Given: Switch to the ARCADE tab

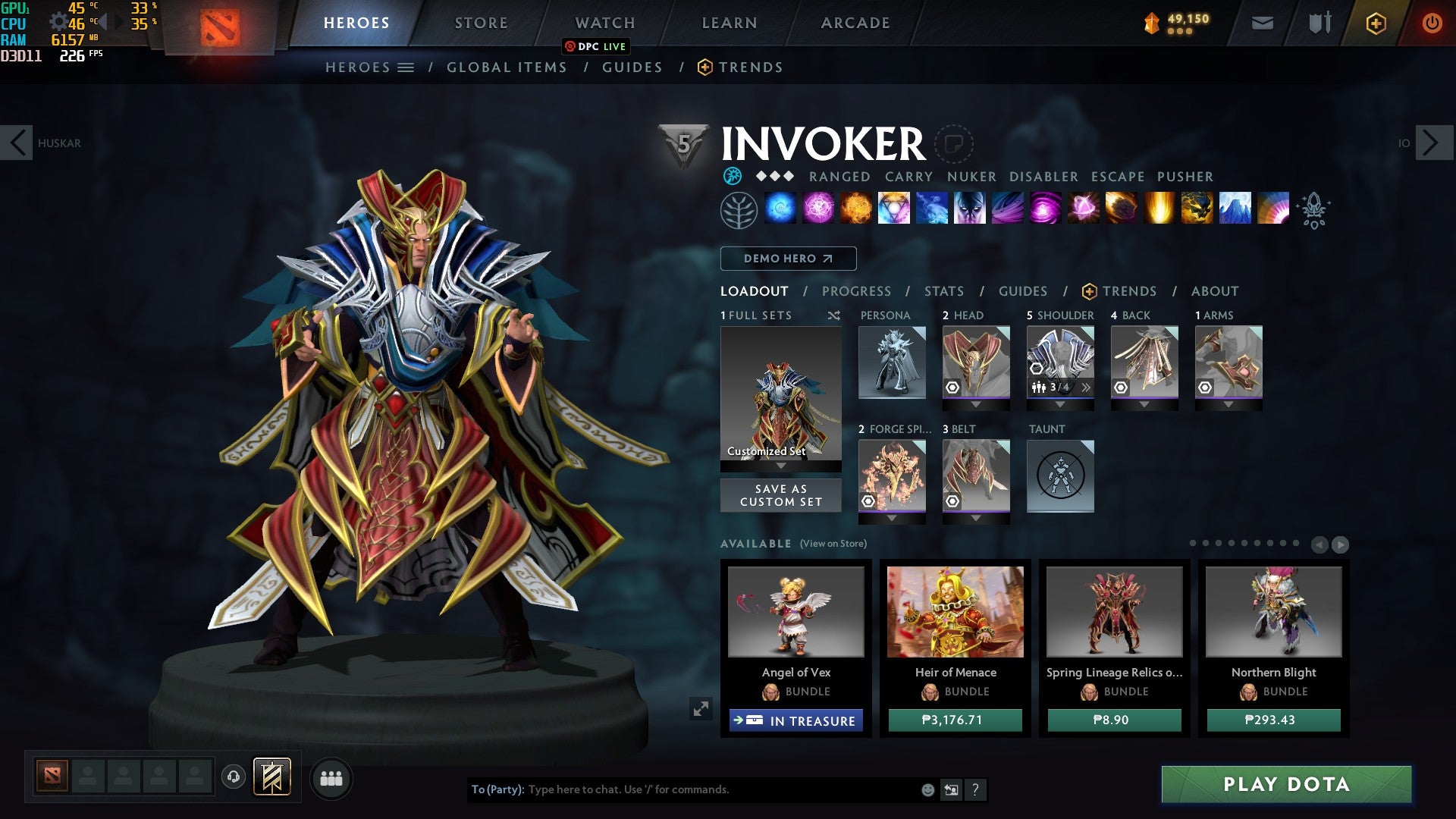Looking at the screenshot, I should (854, 23).
